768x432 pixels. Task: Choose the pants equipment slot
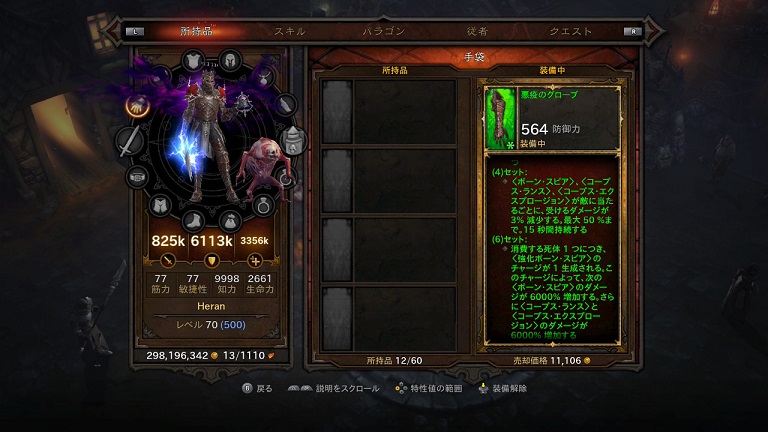[159, 206]
